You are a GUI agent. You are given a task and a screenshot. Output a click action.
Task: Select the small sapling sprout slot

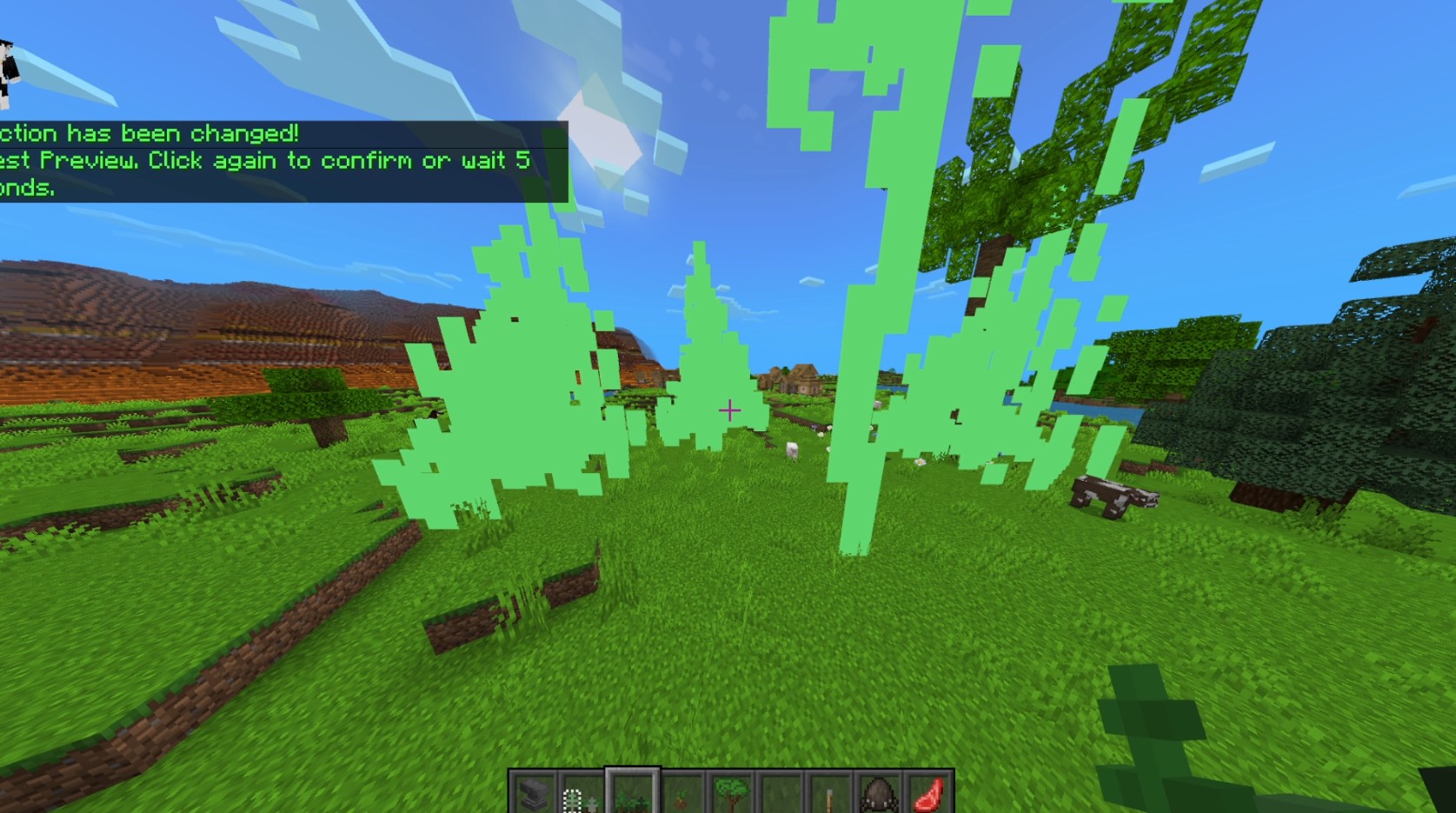681,793
